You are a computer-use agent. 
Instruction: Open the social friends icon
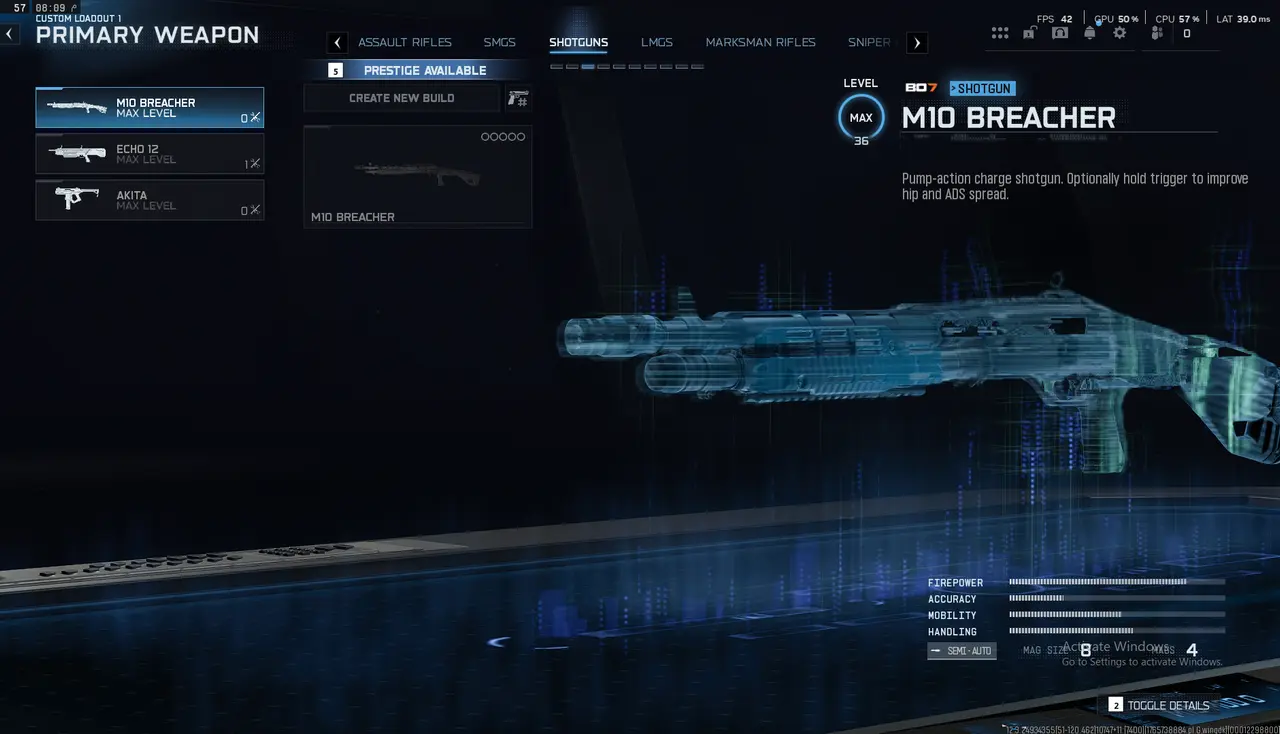(1155, 33)
